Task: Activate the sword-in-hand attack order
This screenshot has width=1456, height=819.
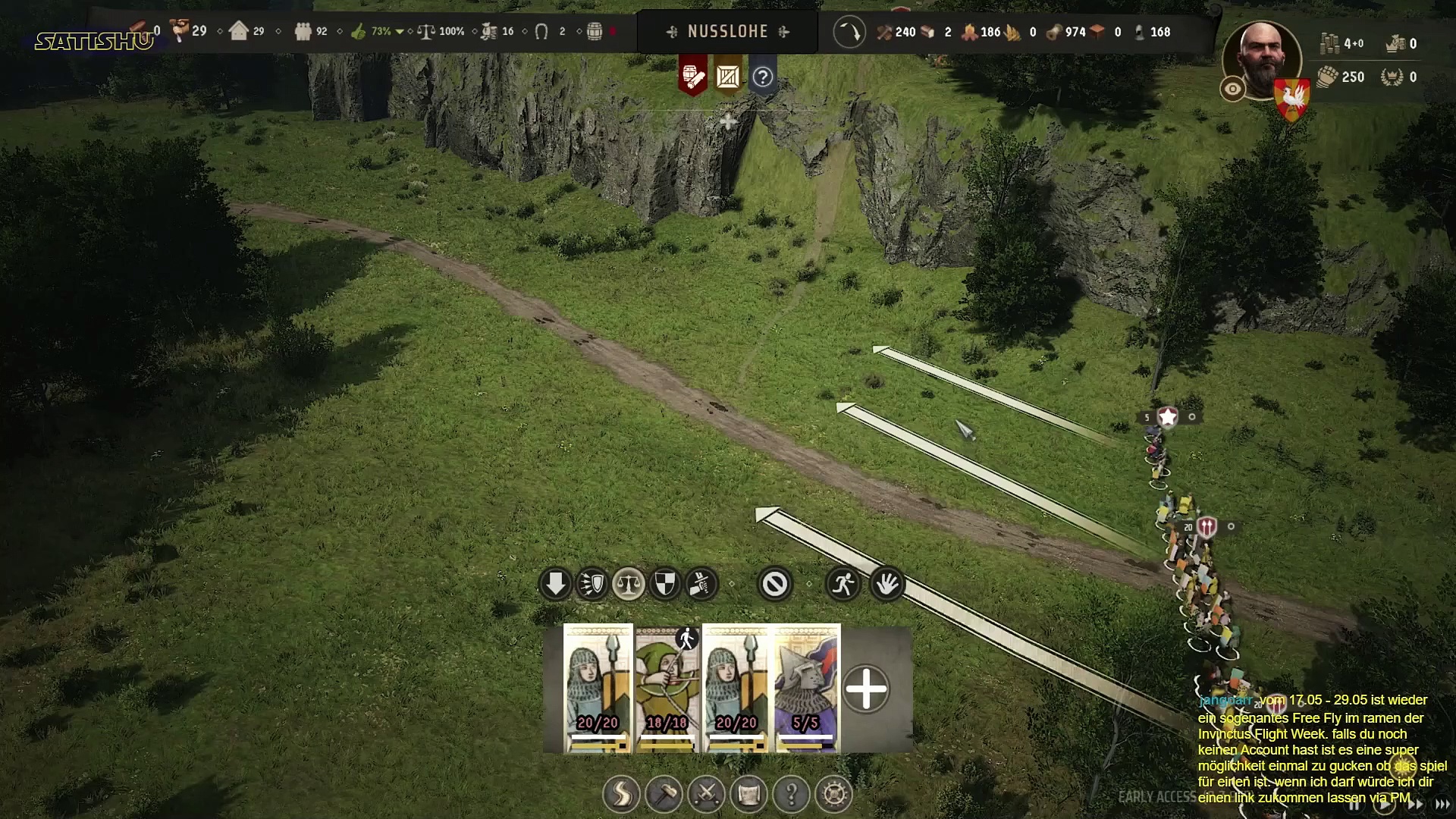Action: point(701,585)
